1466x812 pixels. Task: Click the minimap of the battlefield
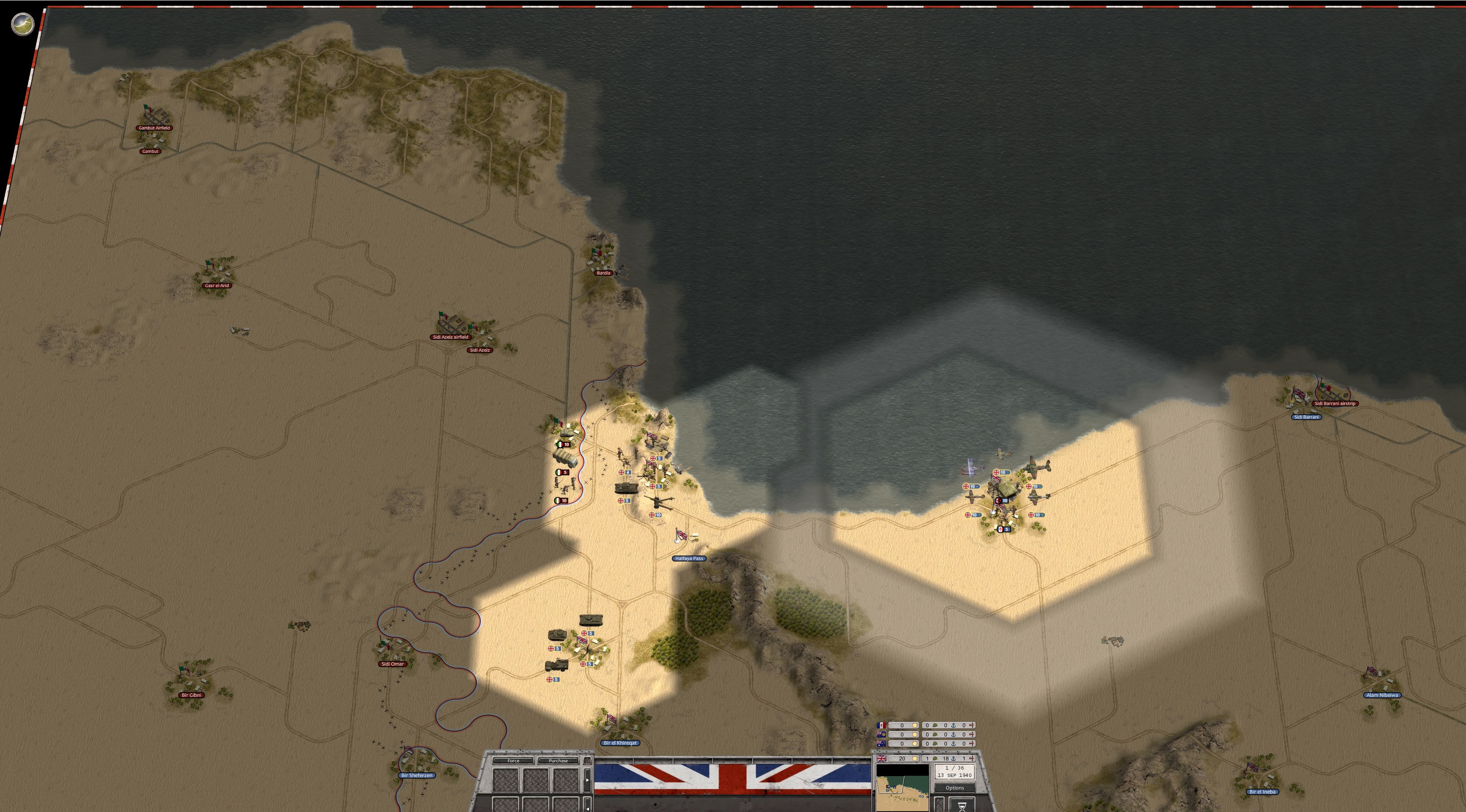(902, 788)
